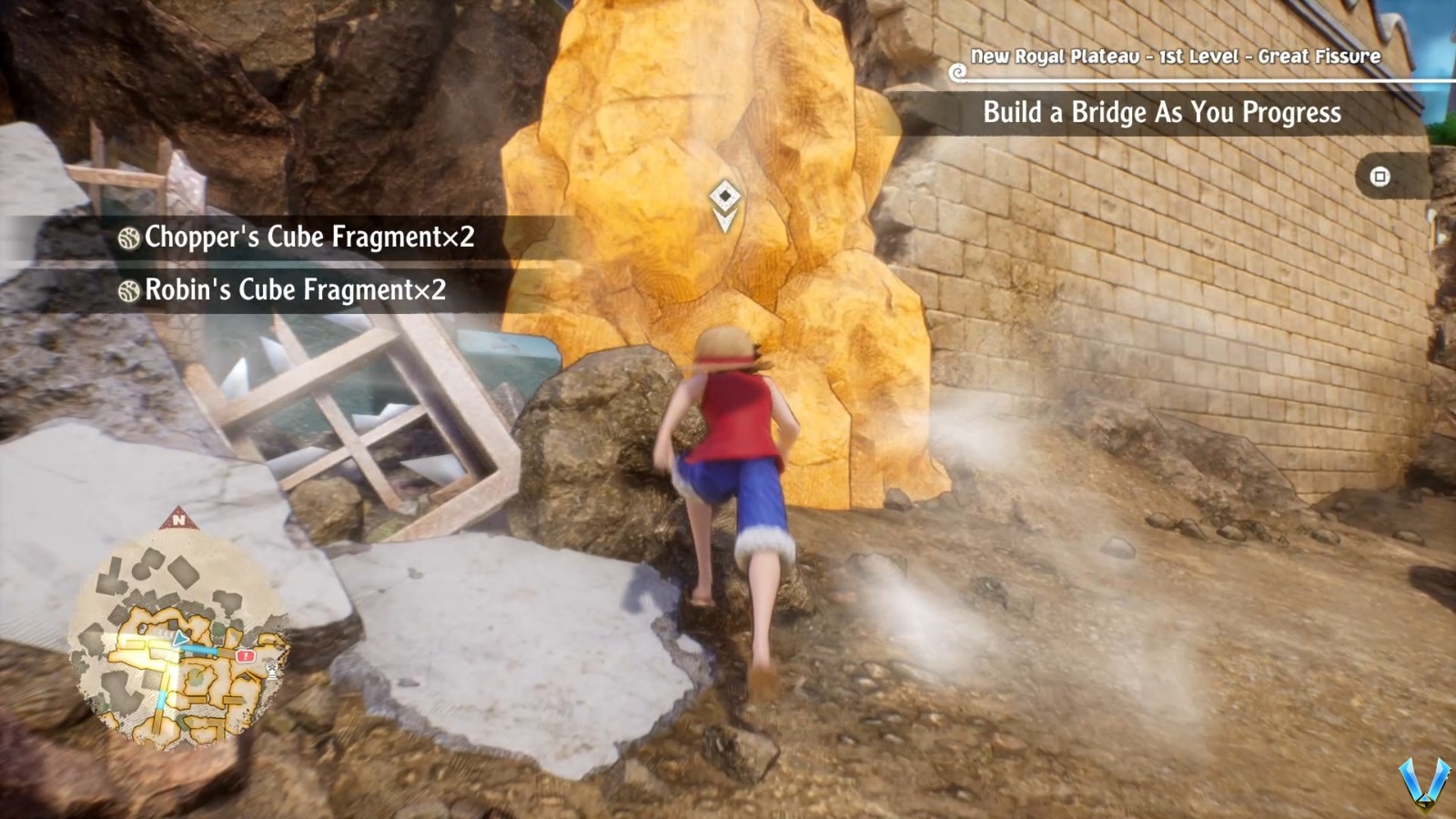Select the Build a Bridge objective tracker
Viewport: 1456px width, 819px height.
click(x=1161, y=113)
